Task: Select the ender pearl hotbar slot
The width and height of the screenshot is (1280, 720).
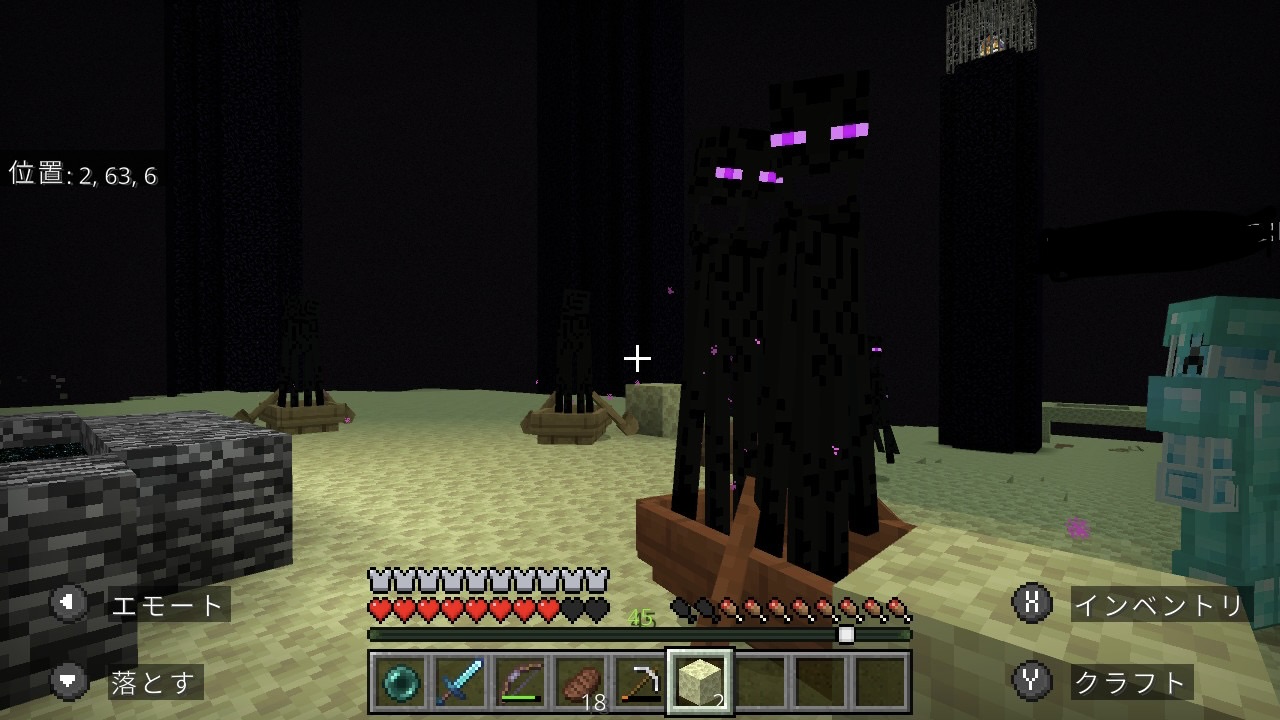Action: click(401, 682)
